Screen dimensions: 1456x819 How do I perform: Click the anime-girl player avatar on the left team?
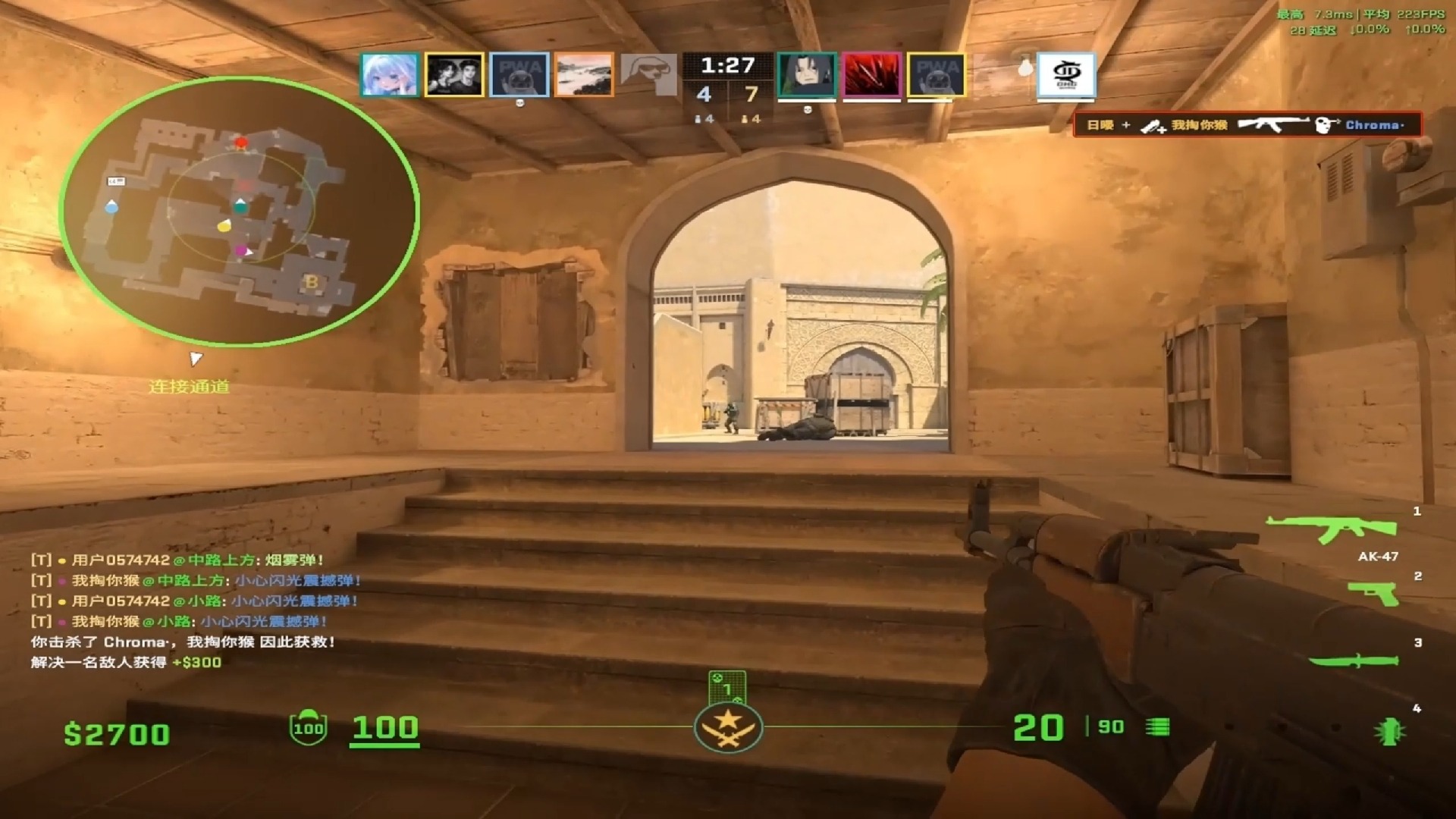coord(389,74)
